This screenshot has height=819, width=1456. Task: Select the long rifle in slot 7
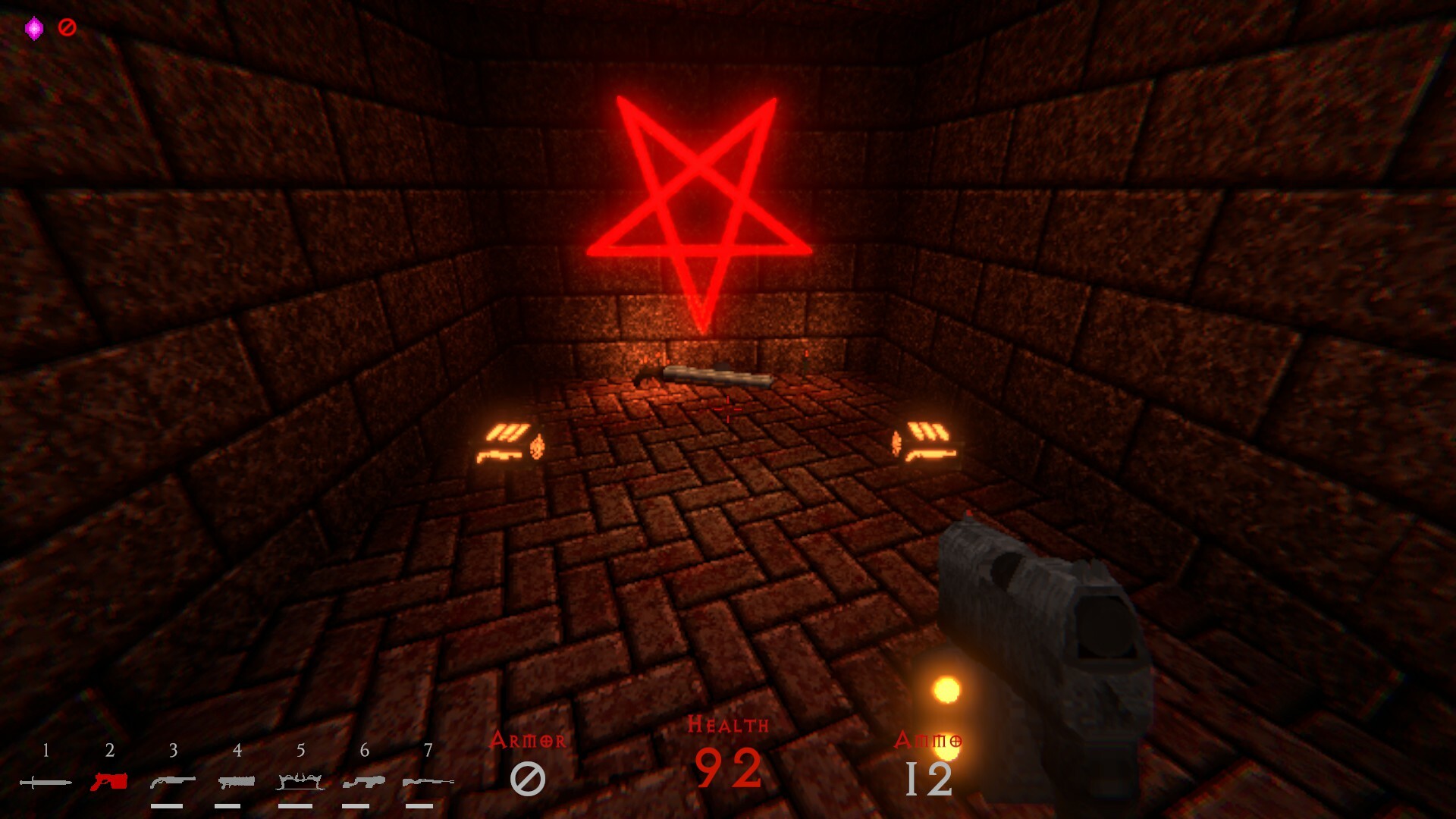coord(428,781)
